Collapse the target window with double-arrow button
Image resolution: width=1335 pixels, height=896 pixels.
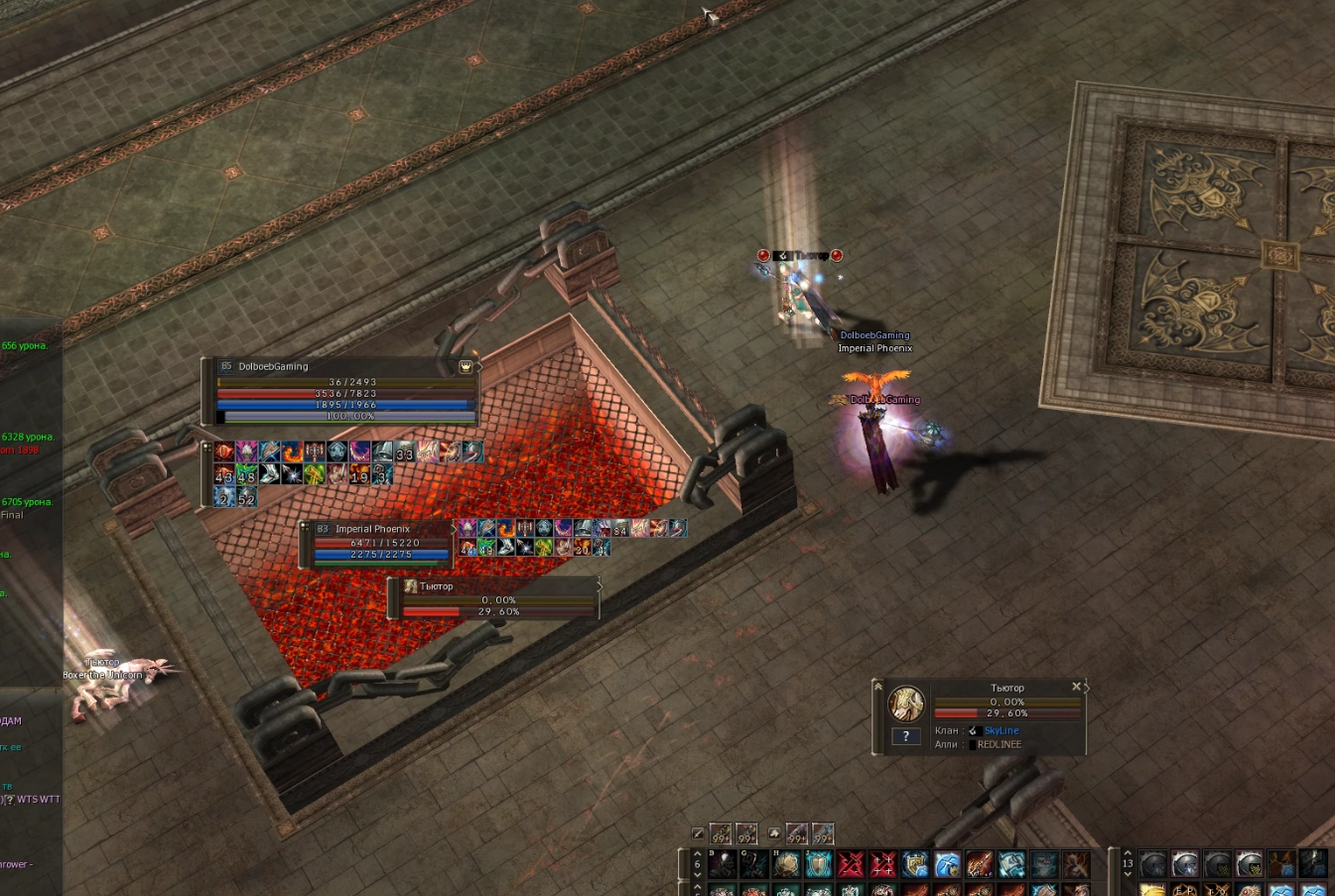(x=877, y=686)
